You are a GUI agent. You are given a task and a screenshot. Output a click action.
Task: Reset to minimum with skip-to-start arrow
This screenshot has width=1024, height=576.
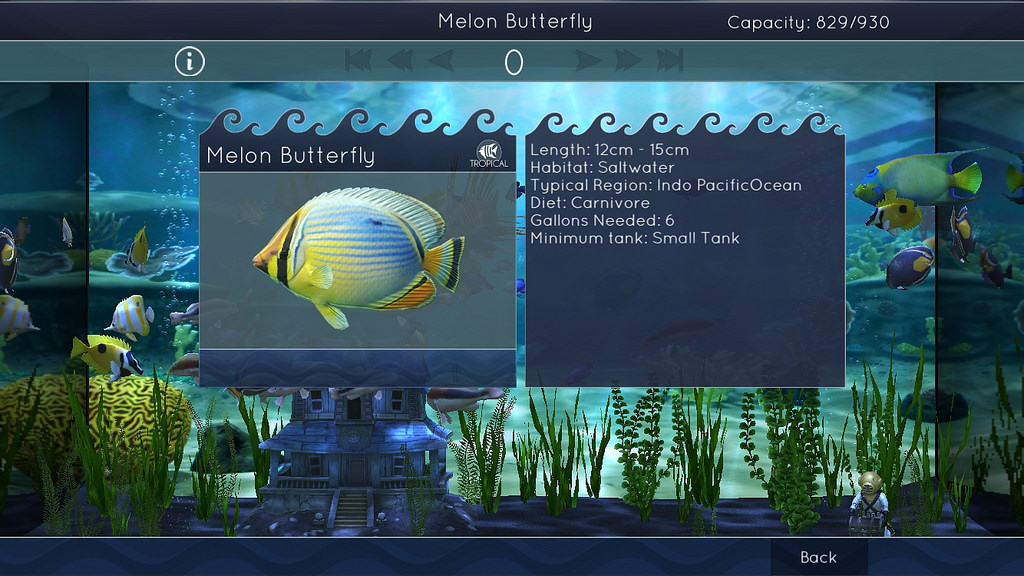click(357, 62)
